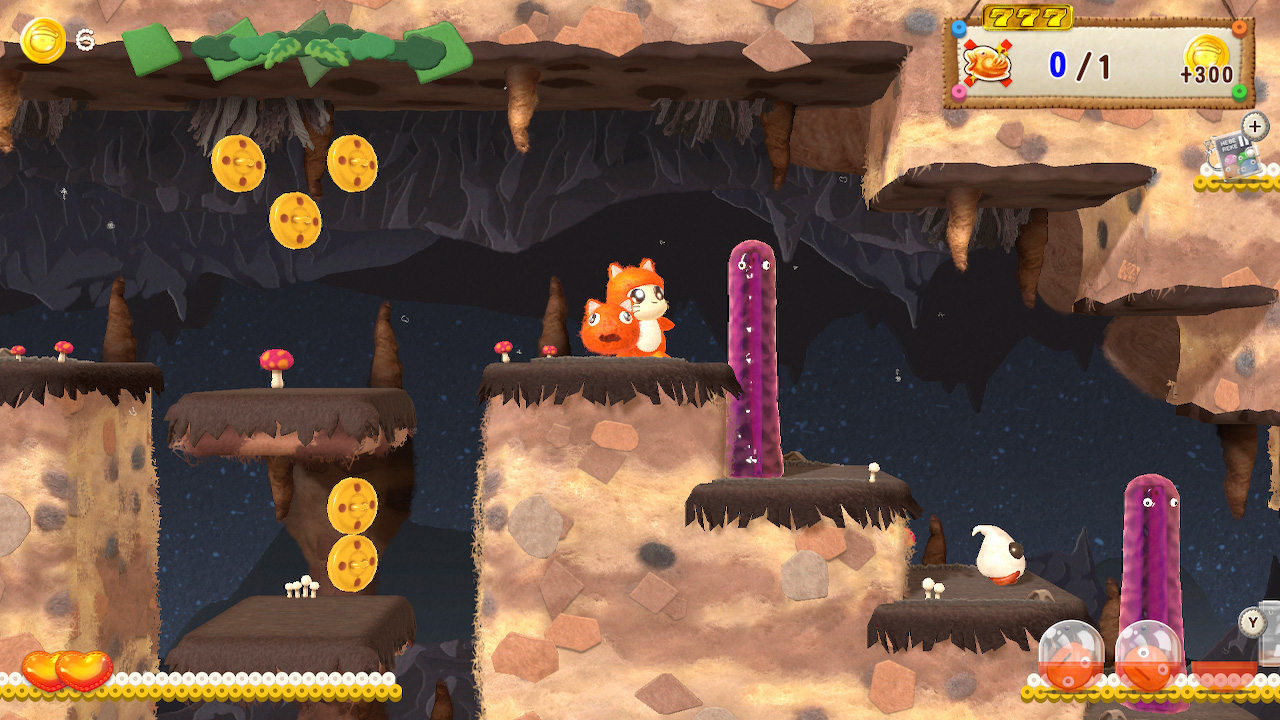This screenshot has height=720, width=1280.
Task: Toggle the green pin on the HUD banner
Action: pos(1239,92)
